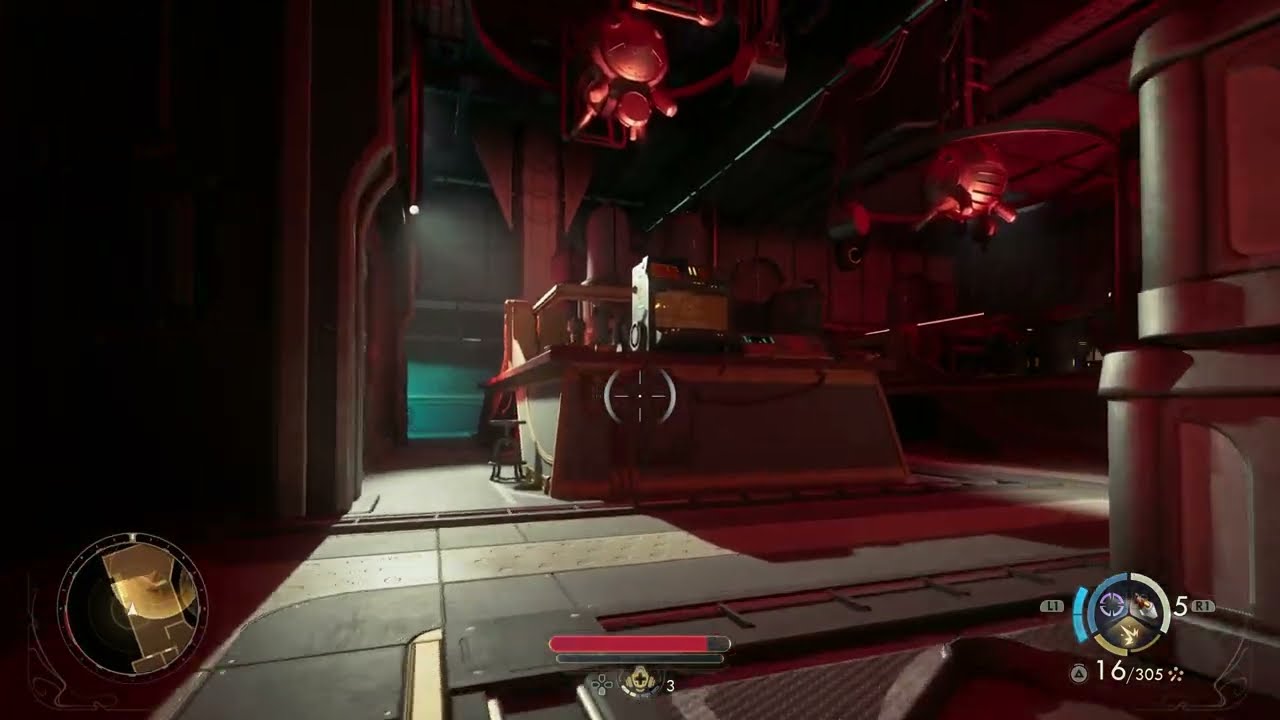Click the medkit icon above the D-pad
This screenshot has height=720, width=1280.
click(x=640, y=680)
